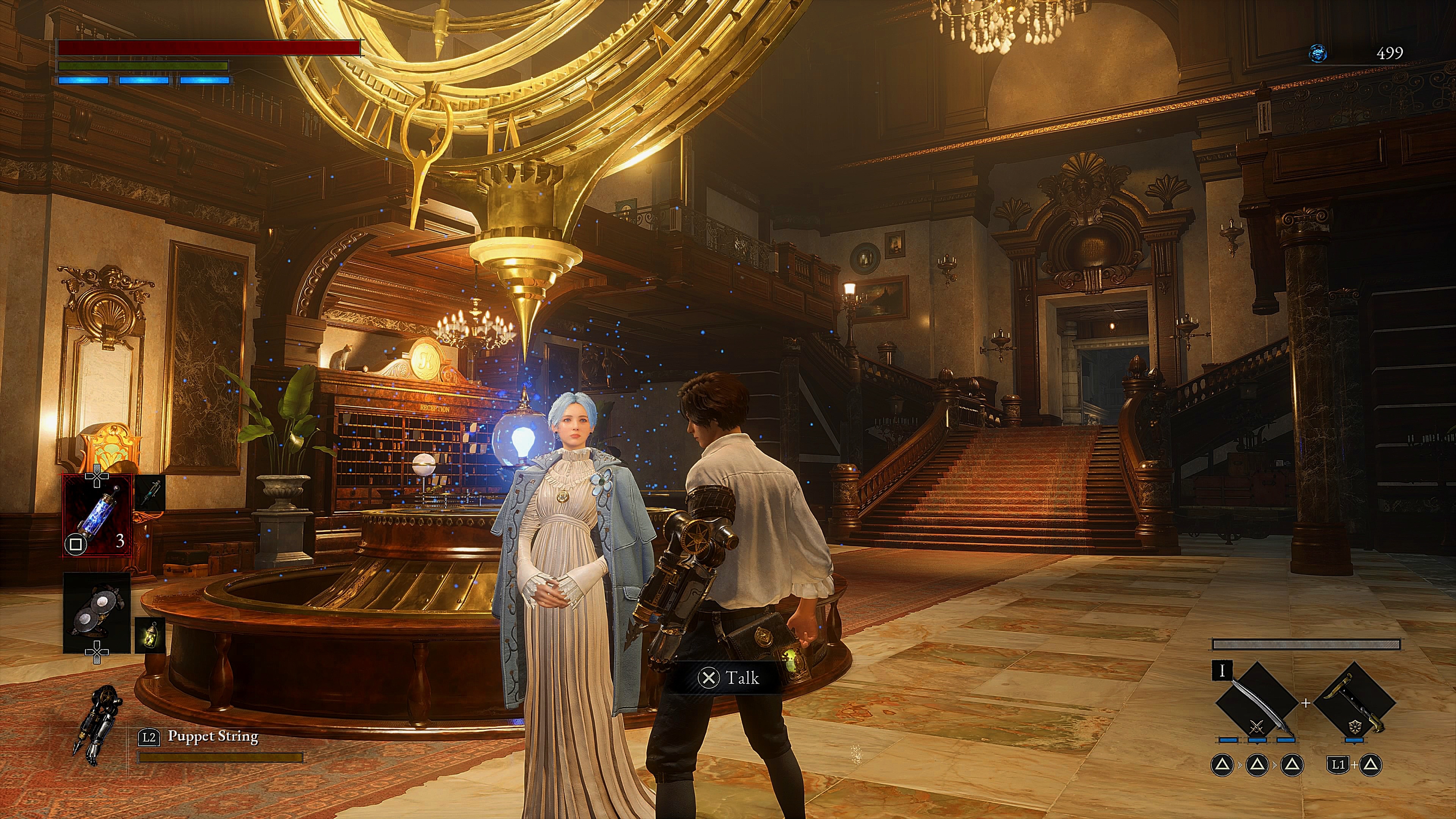Click the weapon slot number I badge
This screenshot has height=819, width=1456.
point(1221,671)
